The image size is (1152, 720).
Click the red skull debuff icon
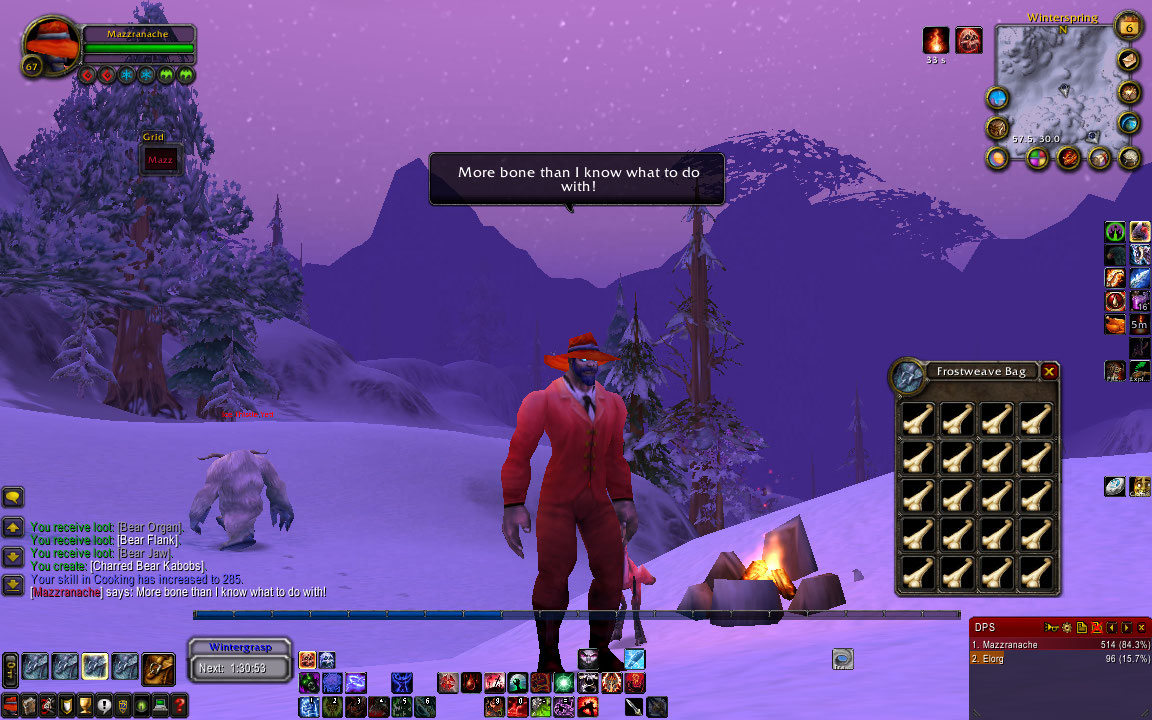pyautogui.click(x=969, y=40)
